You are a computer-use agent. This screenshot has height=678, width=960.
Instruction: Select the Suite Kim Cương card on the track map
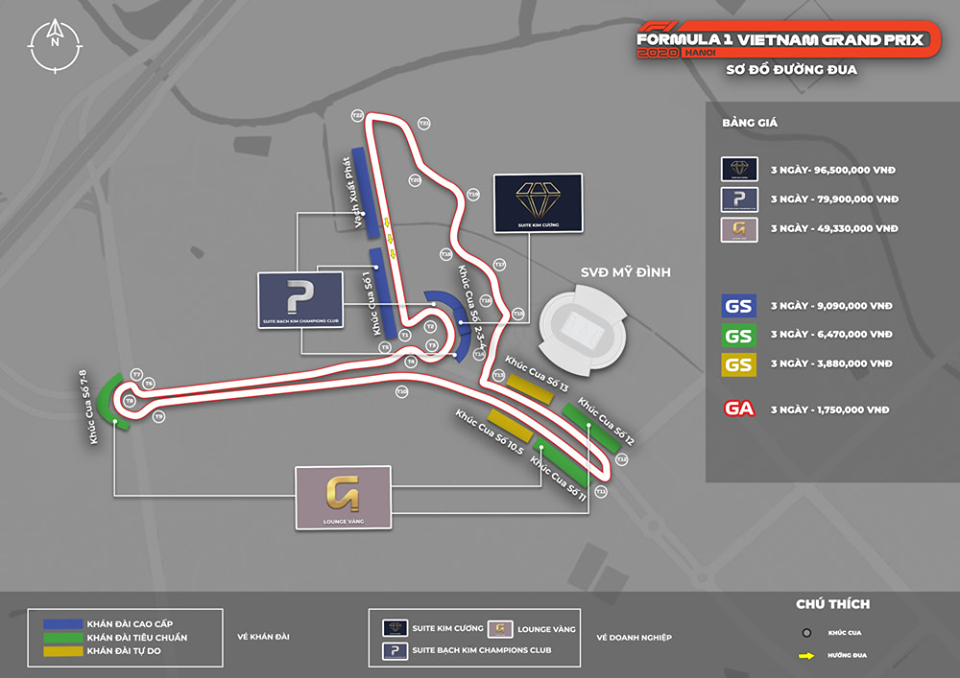538,204
